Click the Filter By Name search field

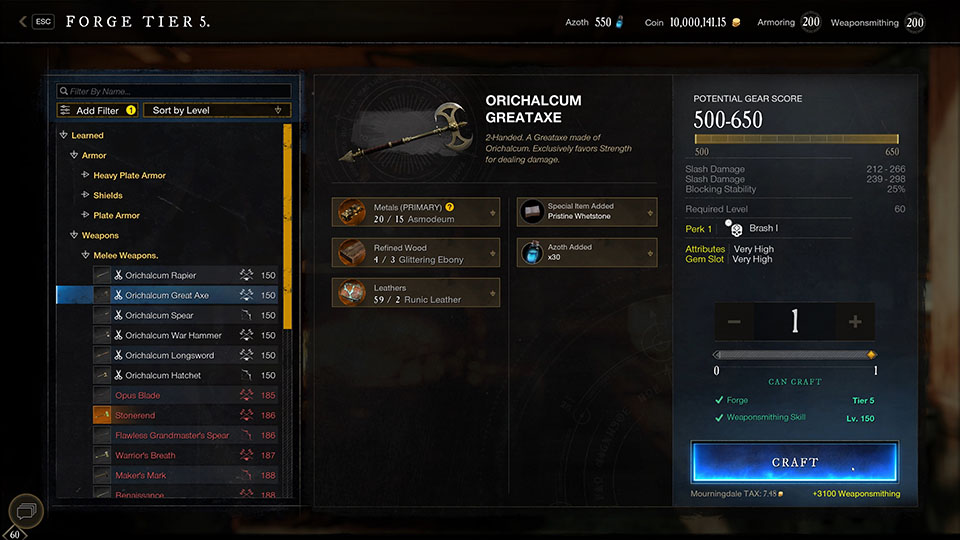[x=174, y=91]
